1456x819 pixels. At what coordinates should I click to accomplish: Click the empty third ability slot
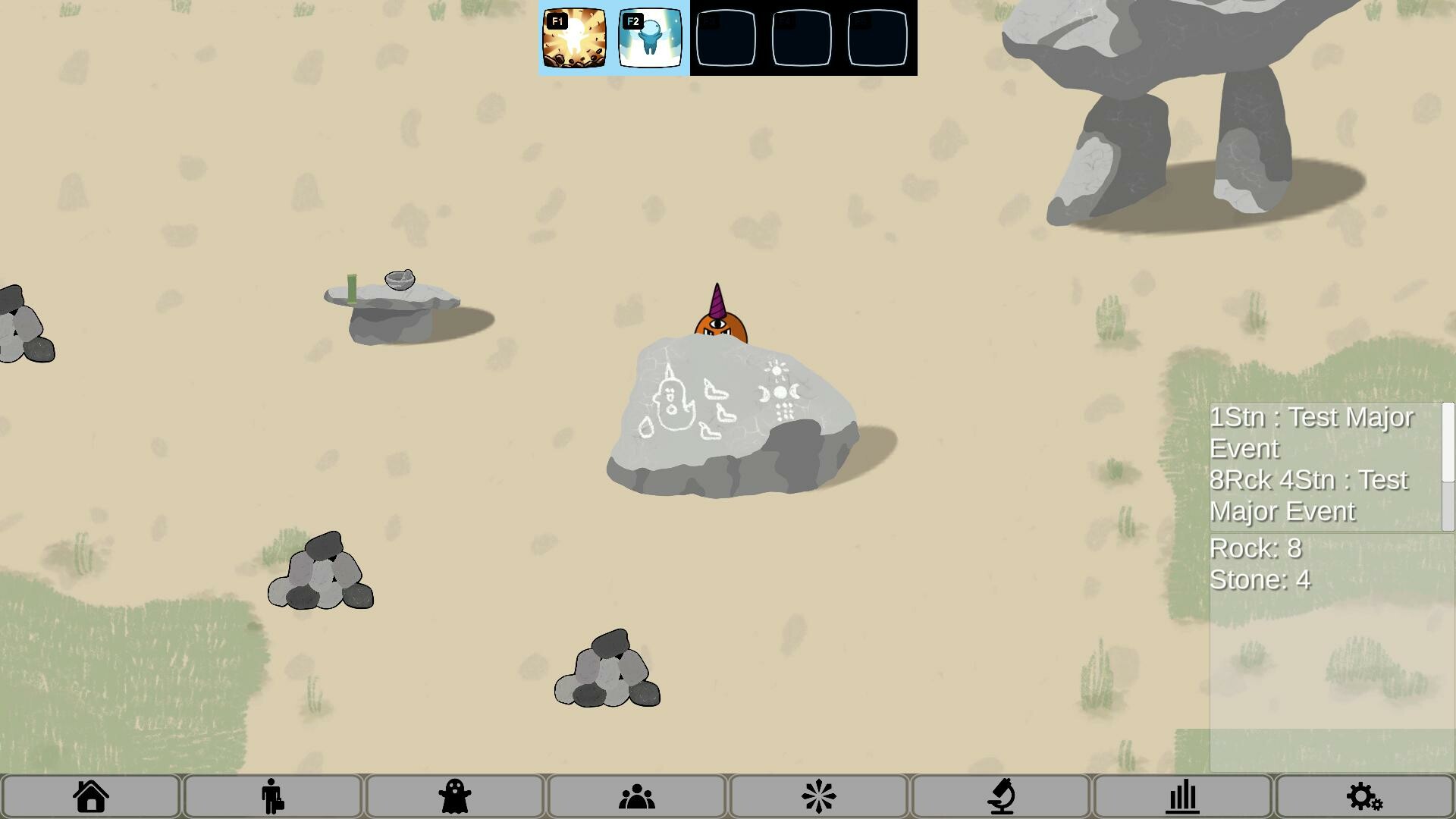point(726,38)
